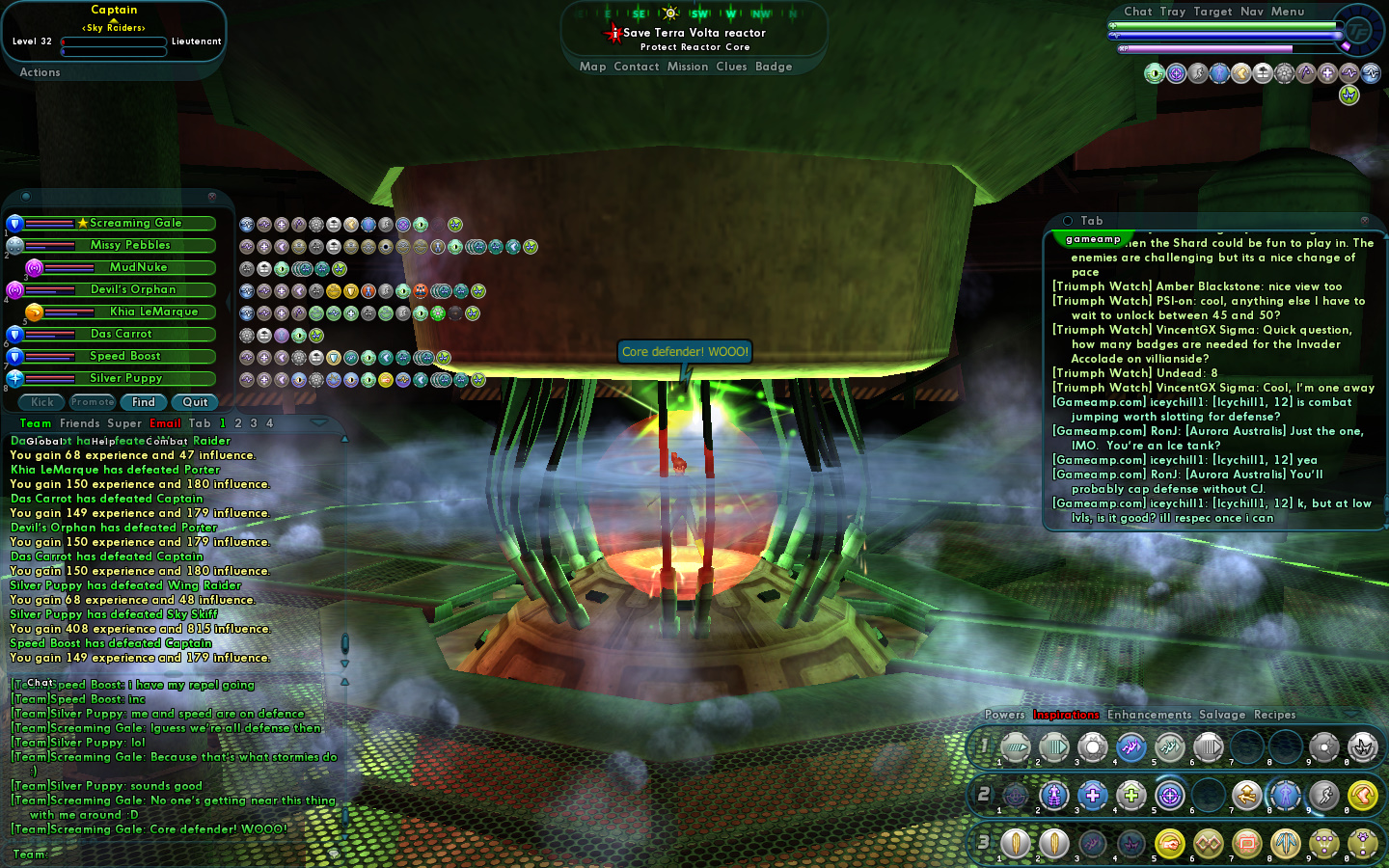Open the Clues list

pos(731,67)
